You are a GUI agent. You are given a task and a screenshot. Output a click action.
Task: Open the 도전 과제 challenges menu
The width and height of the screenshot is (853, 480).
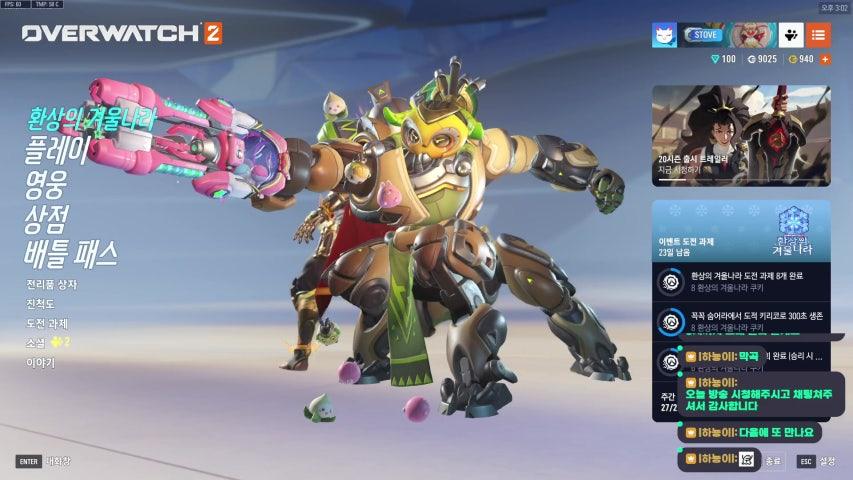click(x=47, y=323)
